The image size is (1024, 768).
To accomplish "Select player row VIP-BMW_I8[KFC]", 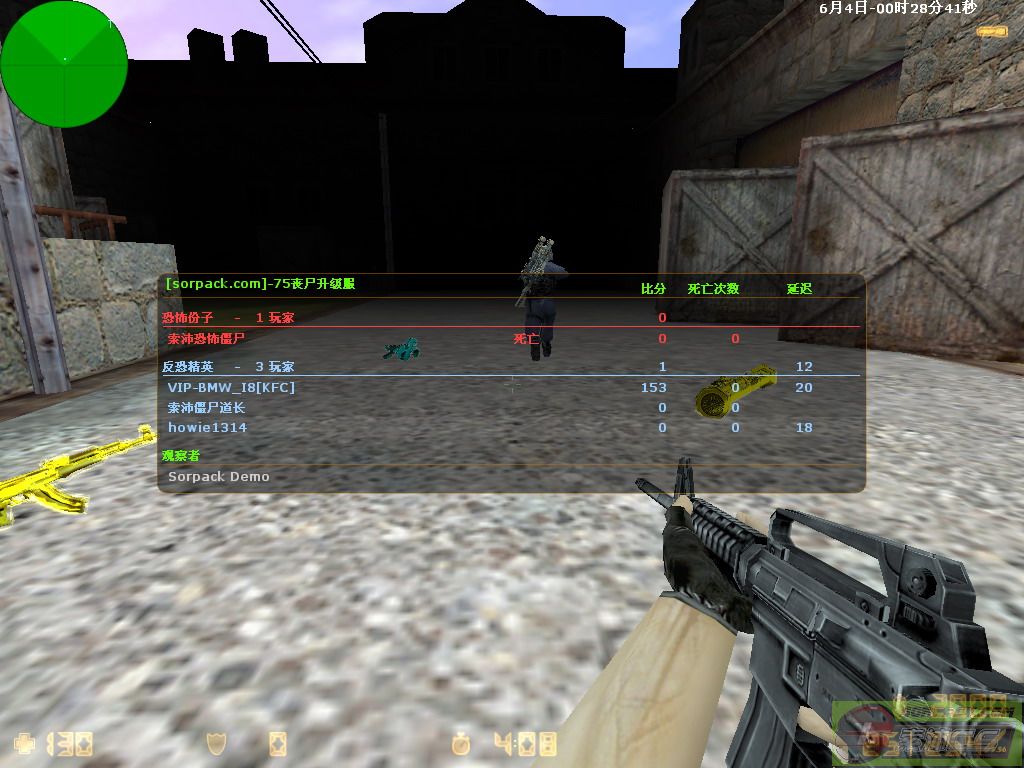I will 231,387.
